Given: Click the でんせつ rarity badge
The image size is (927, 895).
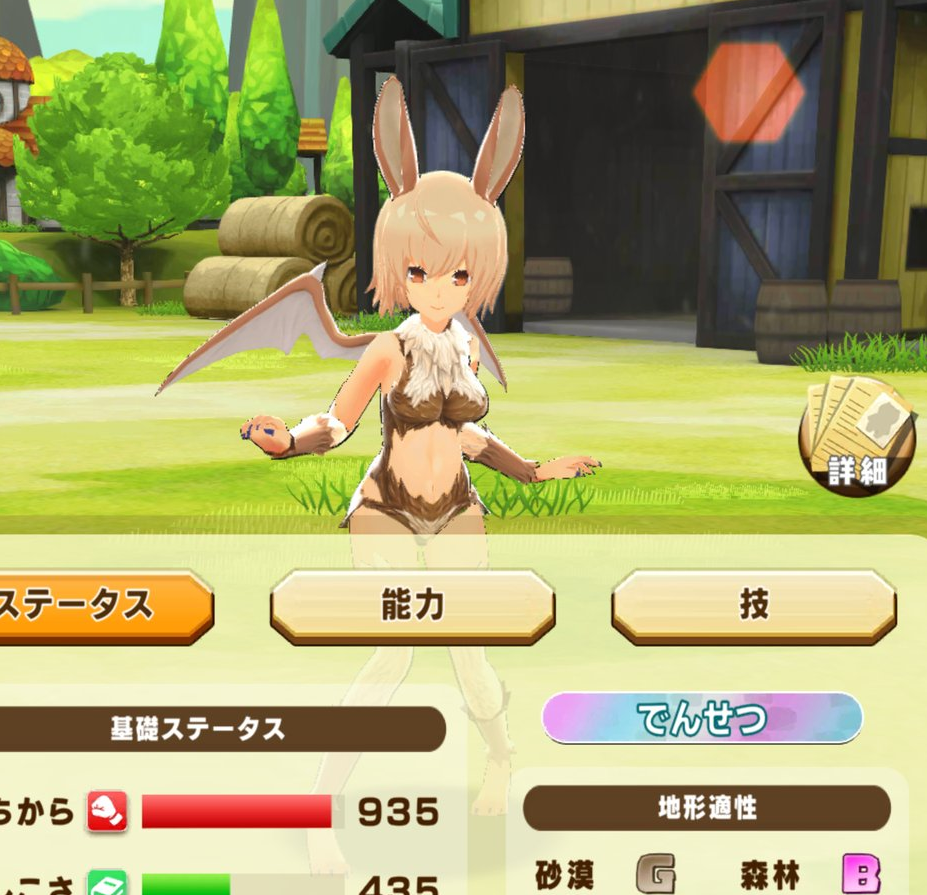Looking at the screenshot, I should point(702,718).
